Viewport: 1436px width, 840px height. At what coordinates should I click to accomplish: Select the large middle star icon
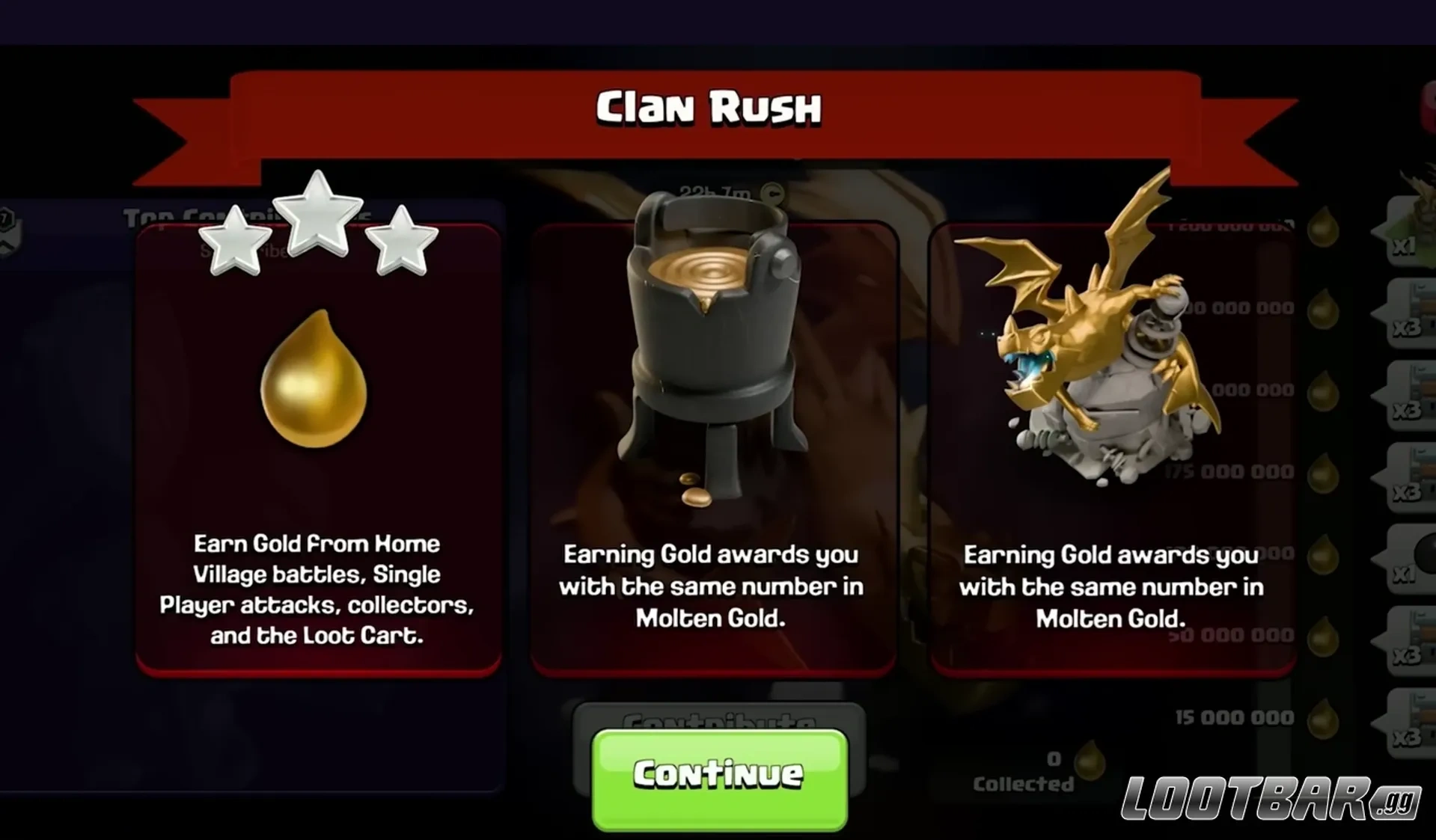(x=318, y=221)
